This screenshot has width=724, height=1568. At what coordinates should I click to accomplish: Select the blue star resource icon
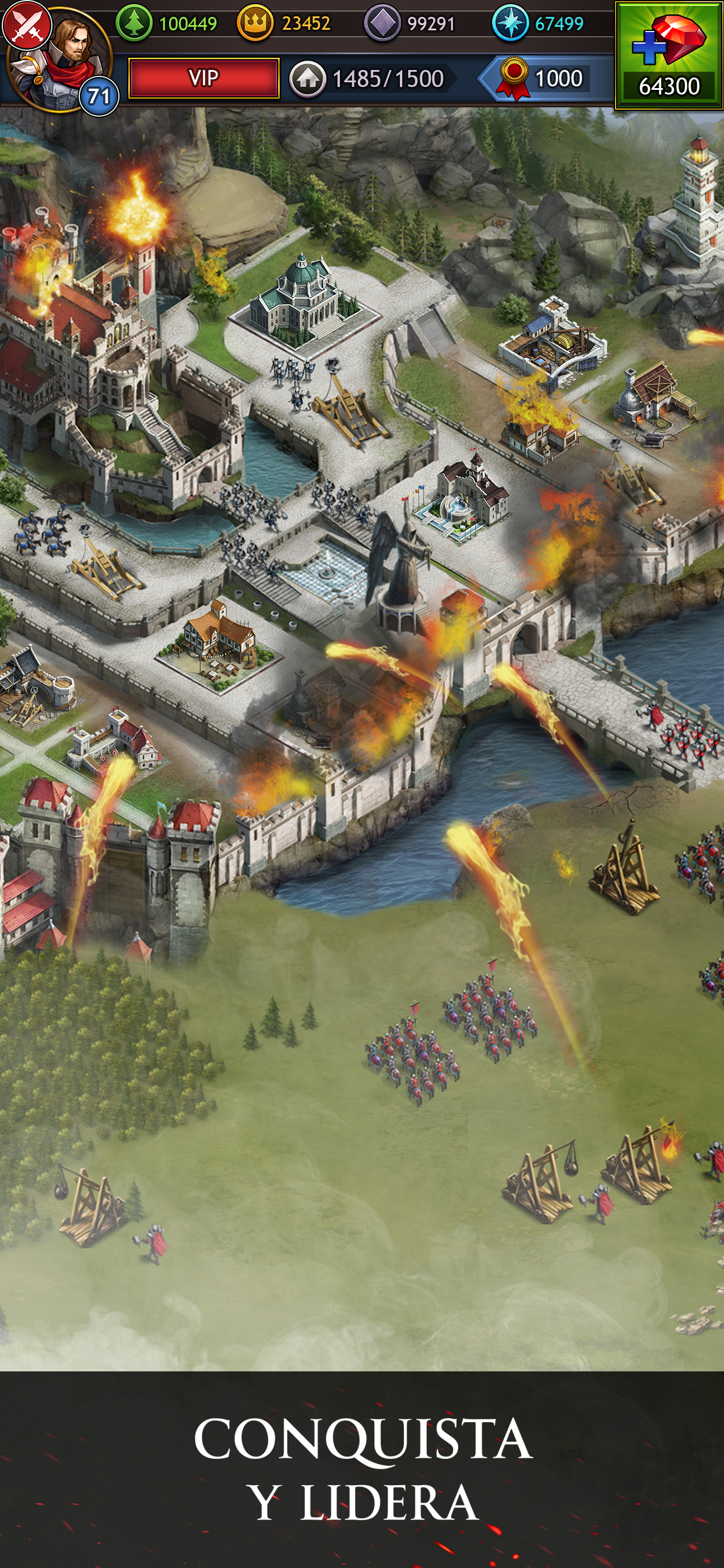510,24
